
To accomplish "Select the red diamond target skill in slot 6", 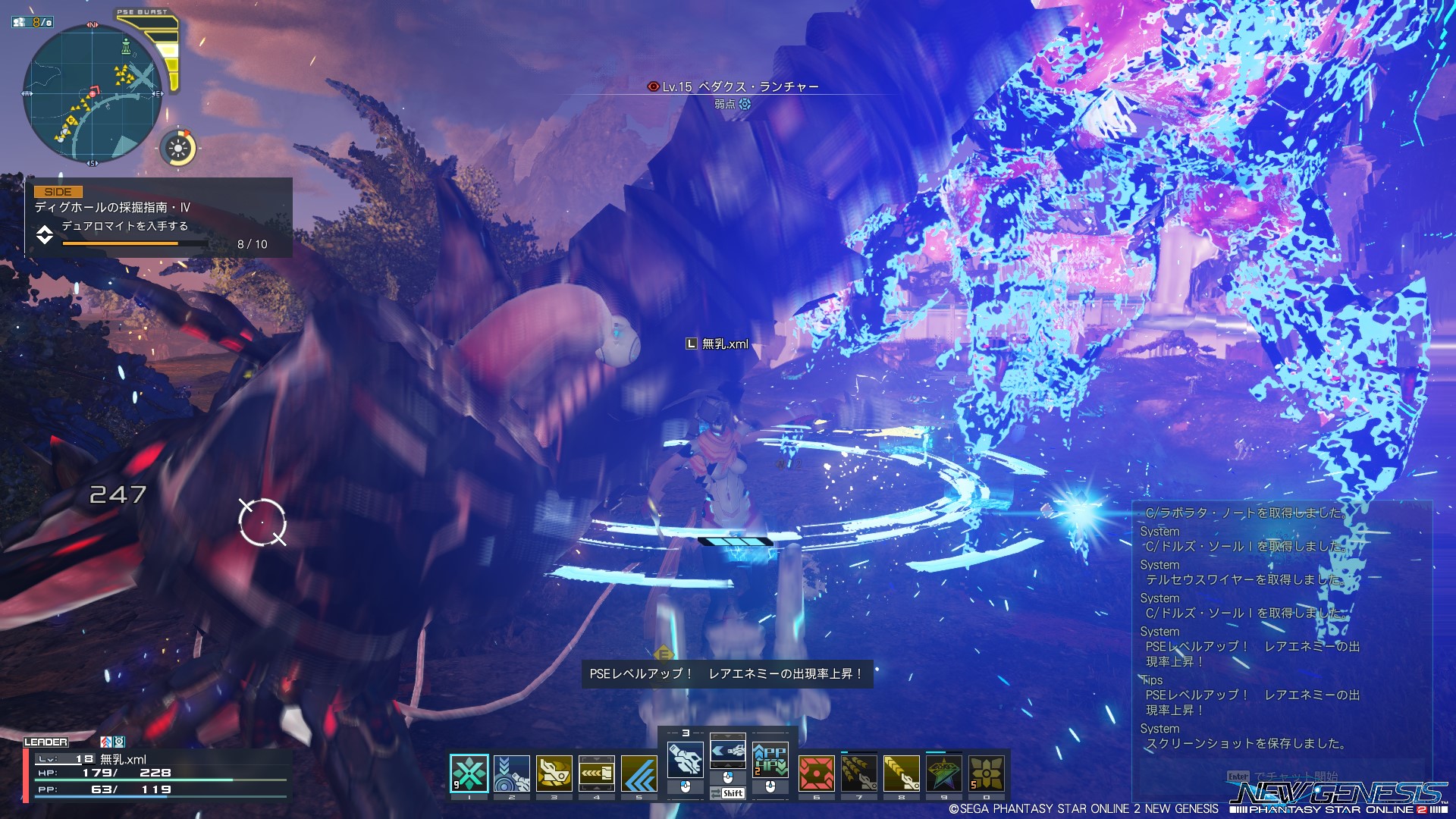I will tap(817, 773).
